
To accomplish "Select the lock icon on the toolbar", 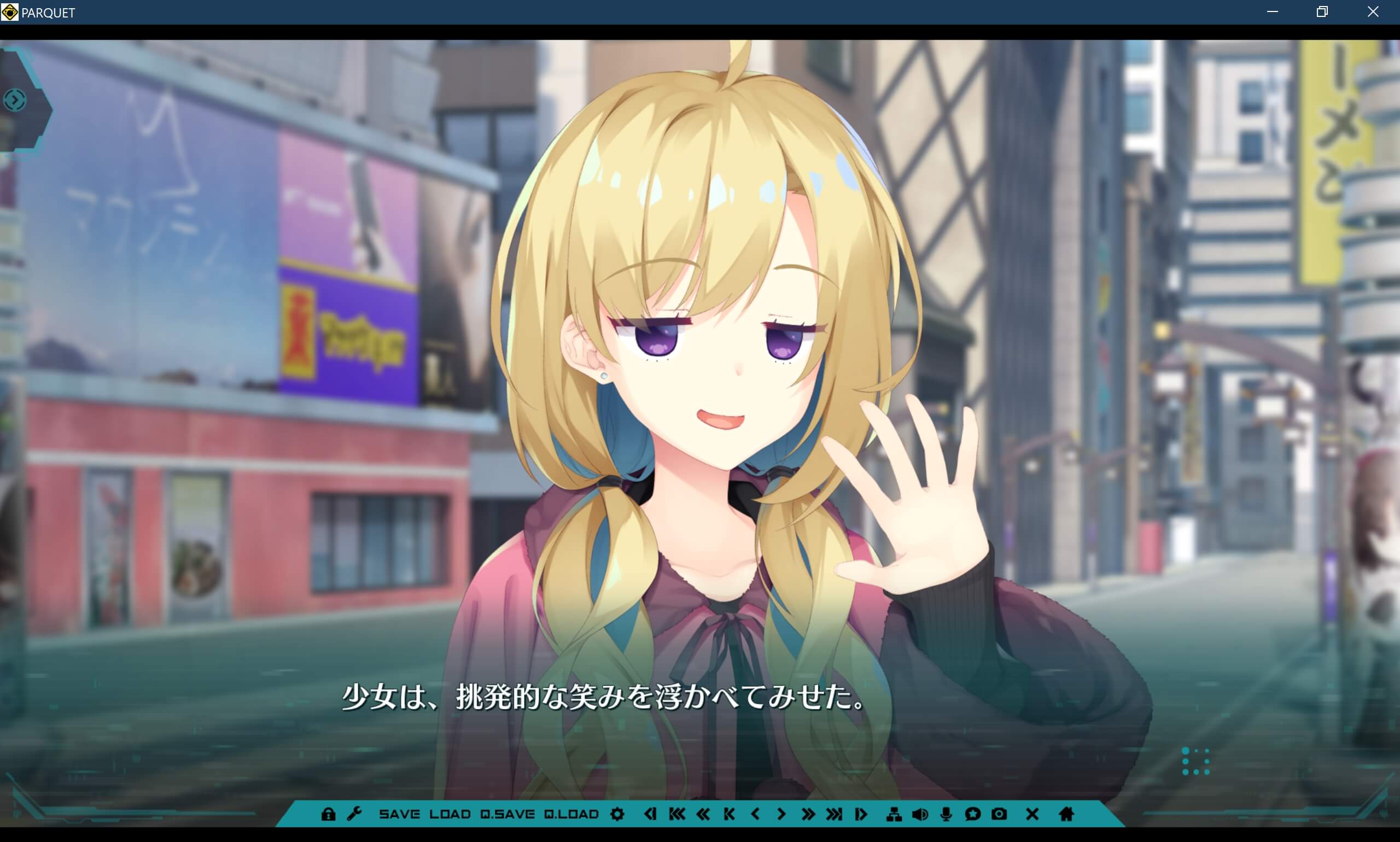I will point(328,814).
